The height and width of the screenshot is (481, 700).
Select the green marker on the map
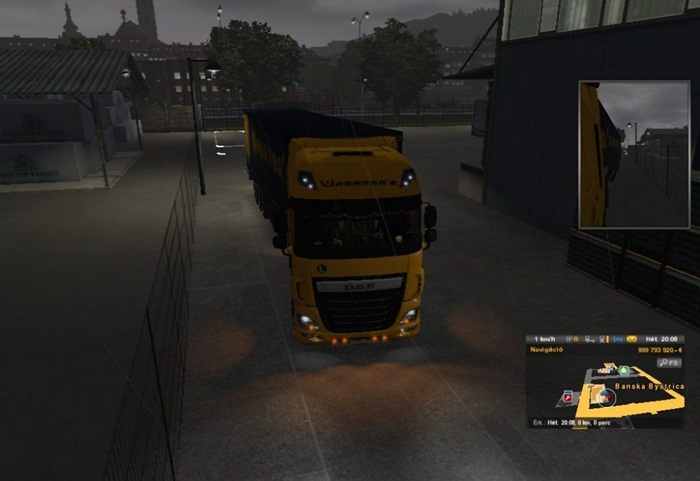click(x=623, y=370)
